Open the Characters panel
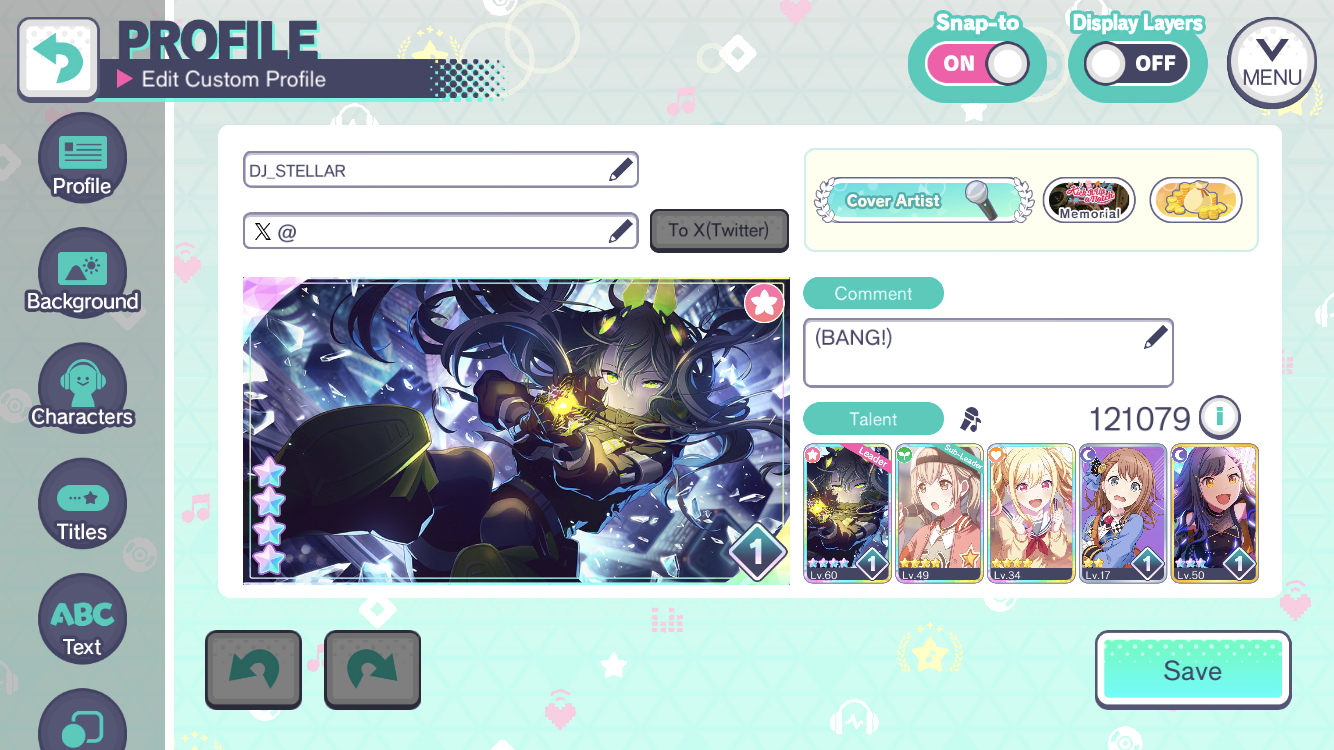The height and width of the screenshot is (750, 1334). (x=82, y=388)
